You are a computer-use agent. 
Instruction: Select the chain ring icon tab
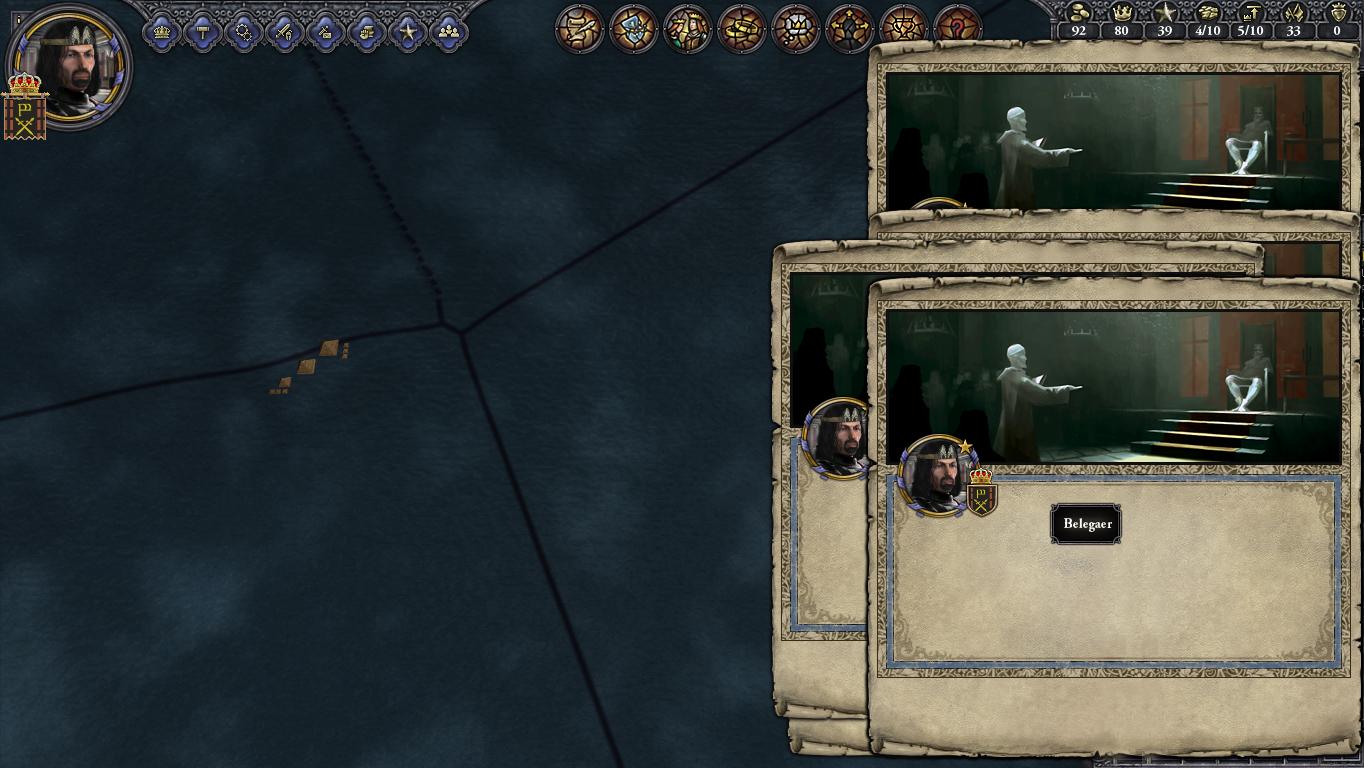click(244, 32)
